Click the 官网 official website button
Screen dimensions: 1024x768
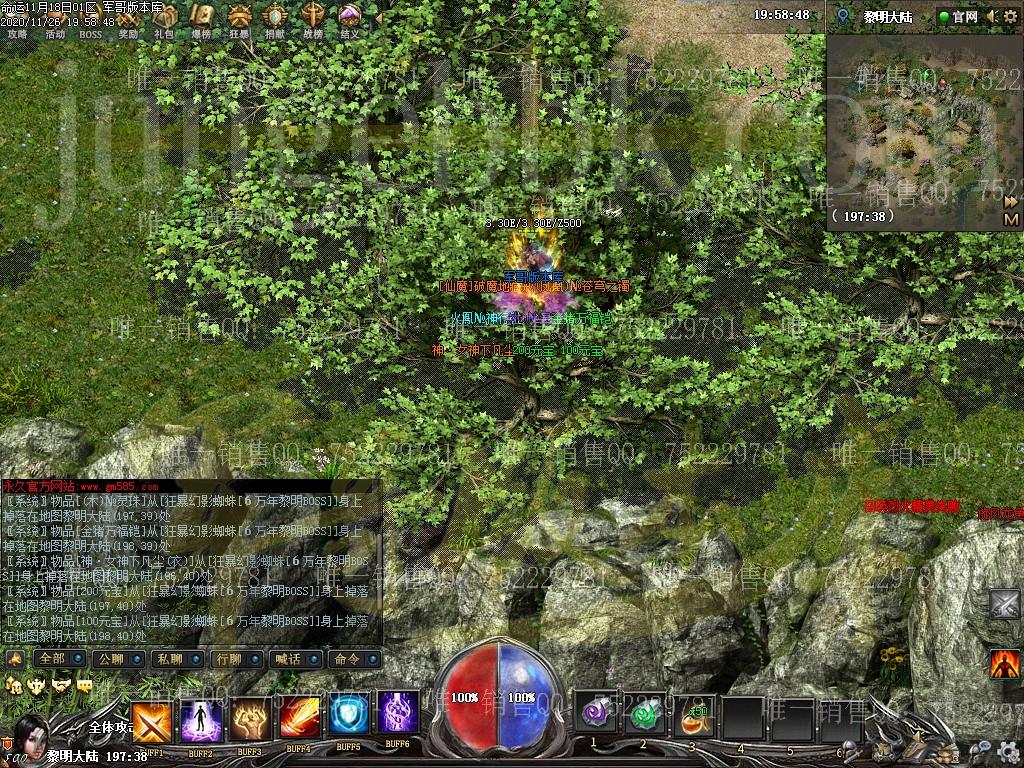[958, 17]
